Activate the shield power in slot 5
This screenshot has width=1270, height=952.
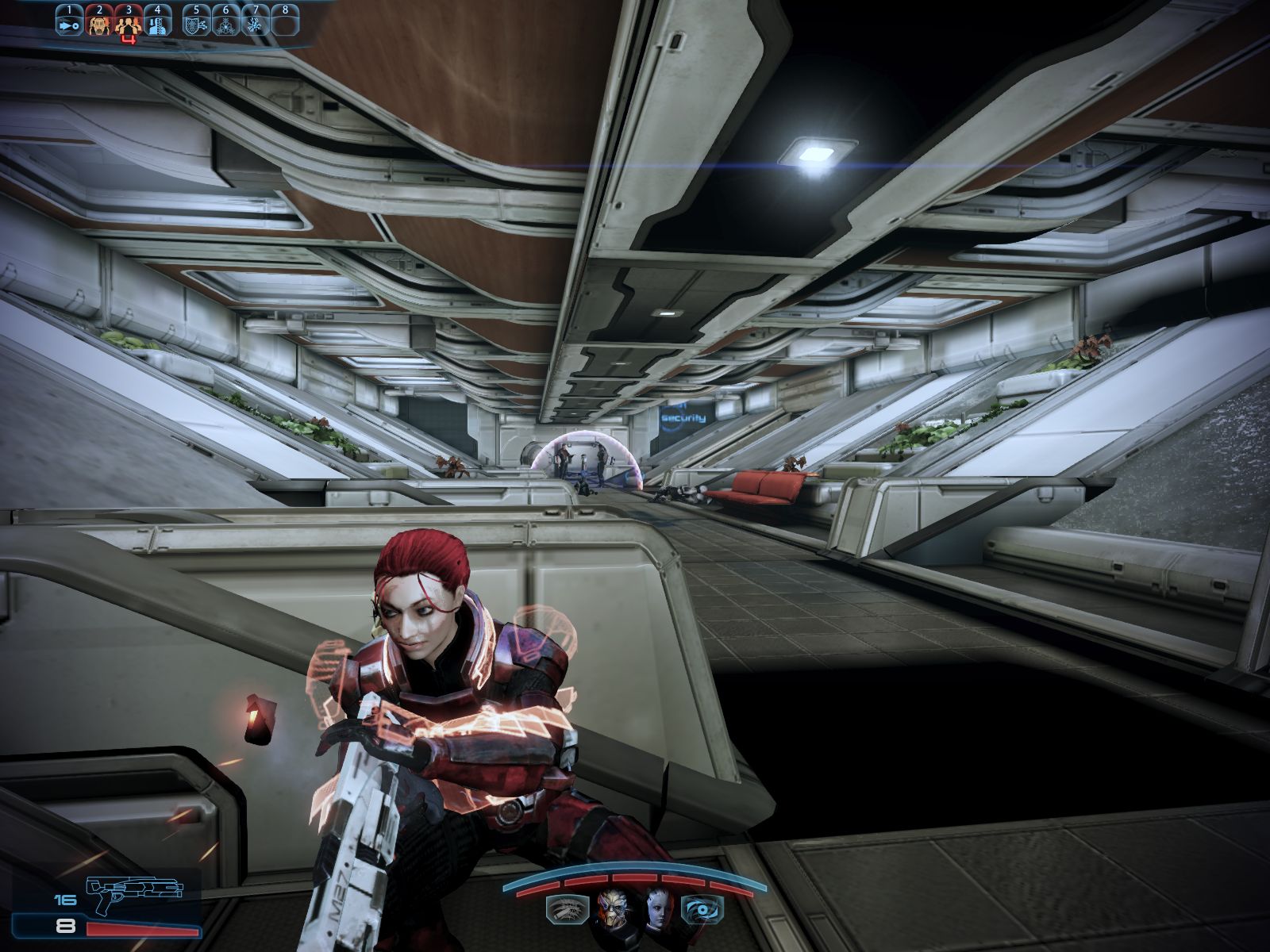pos(196,25)
